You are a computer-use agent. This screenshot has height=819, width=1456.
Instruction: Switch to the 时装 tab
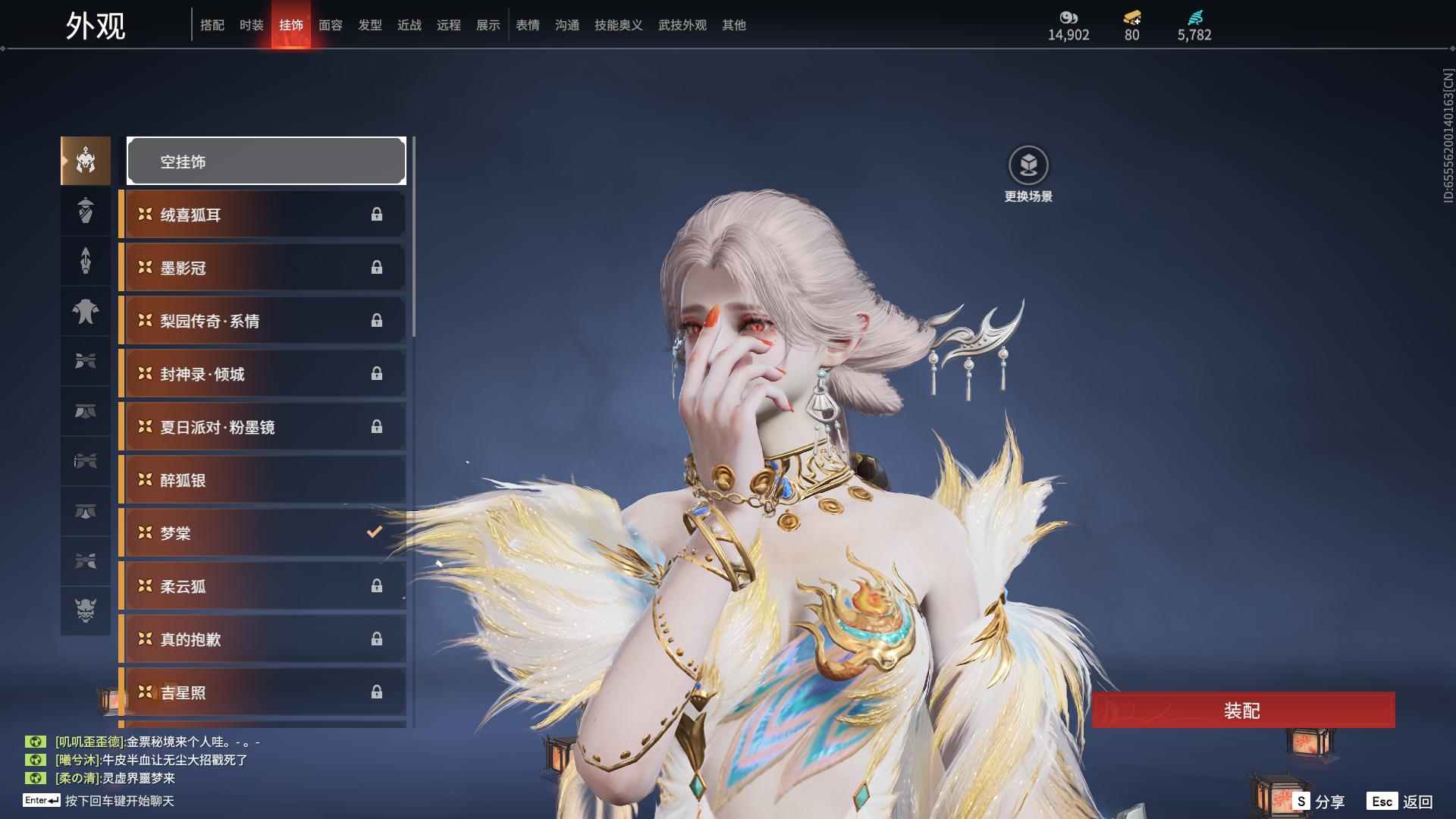(251, 25)
